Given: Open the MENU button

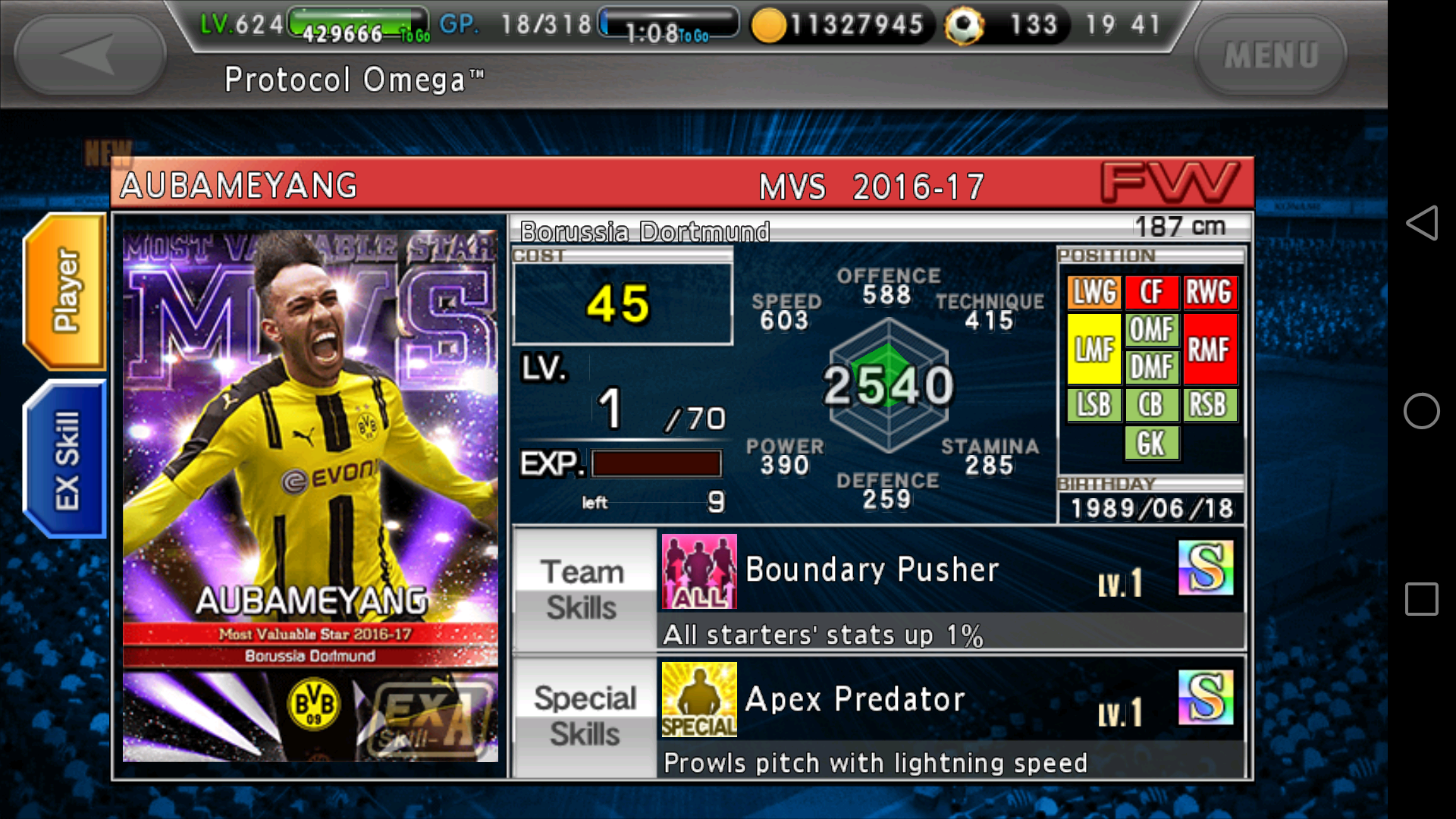Looking at the screenshot, I should (x=1270, y=53).
